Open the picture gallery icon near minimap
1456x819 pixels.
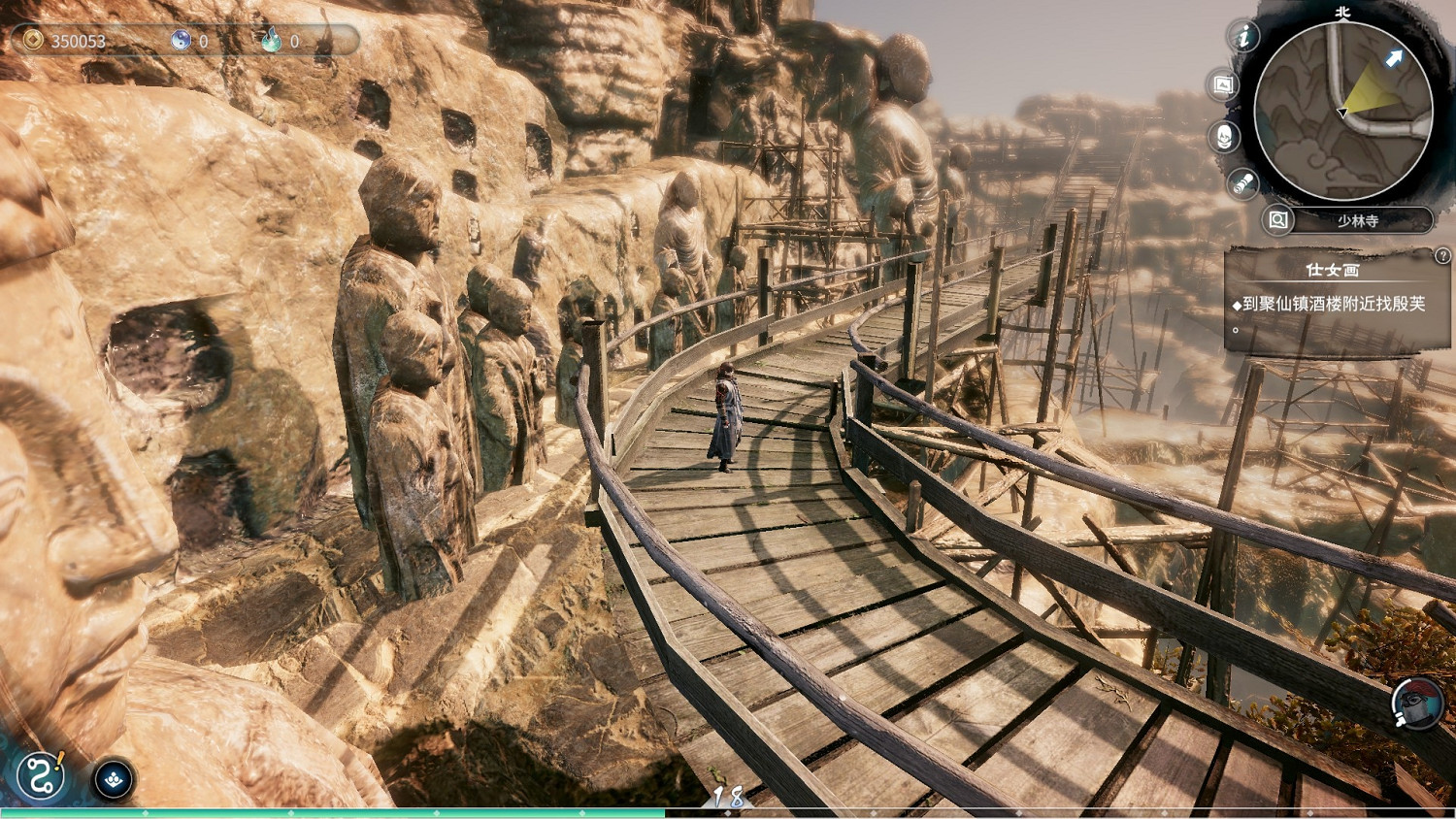[x=1223, y=85]
